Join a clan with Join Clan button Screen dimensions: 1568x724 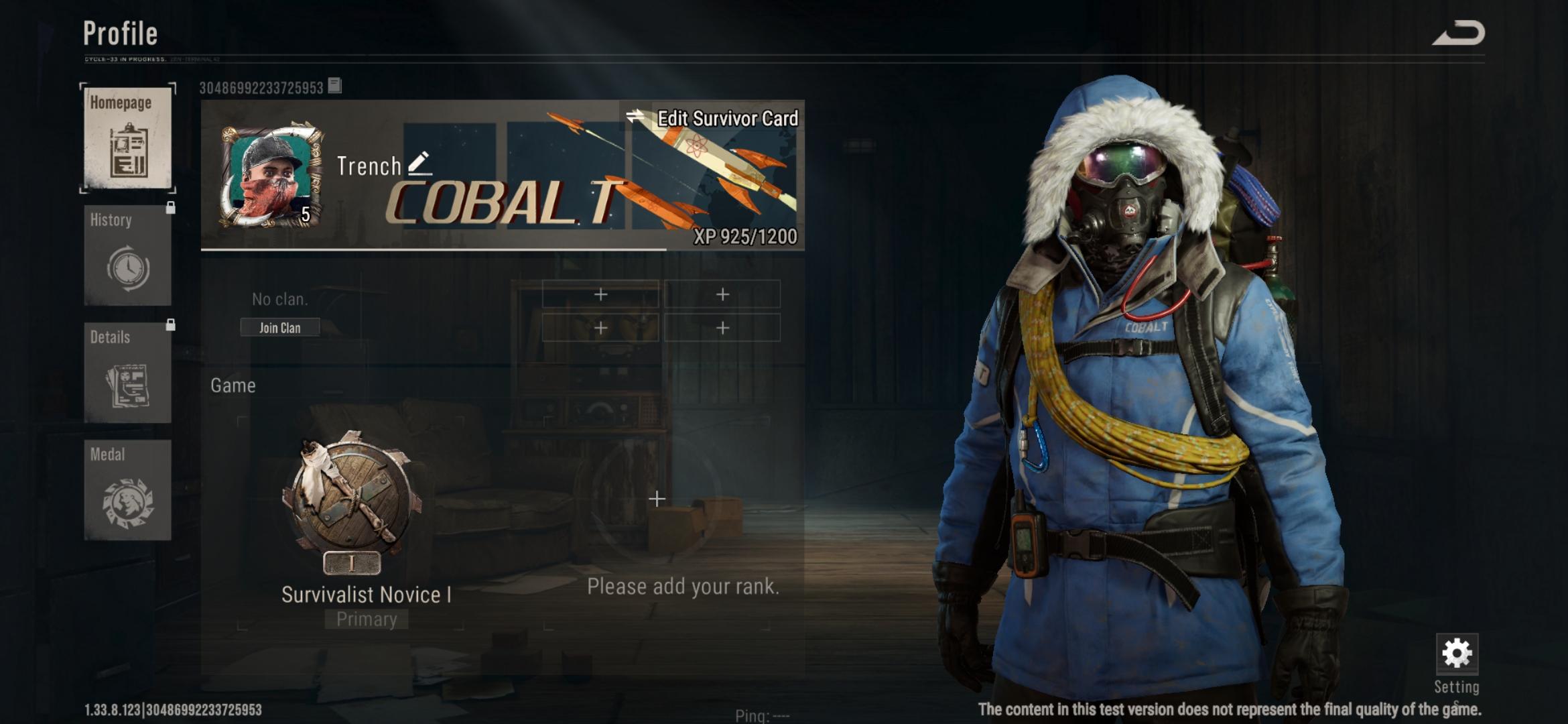point(280,328)
